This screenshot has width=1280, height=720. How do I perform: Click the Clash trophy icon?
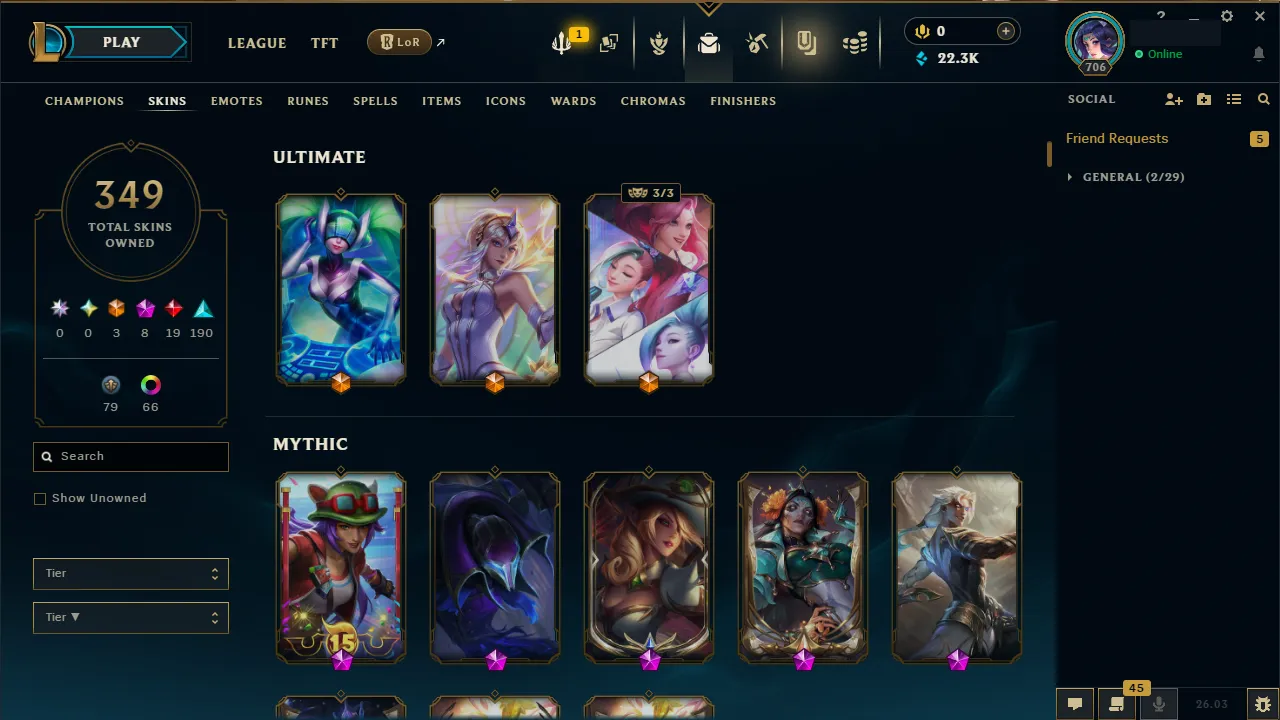click(x=659, y=43)
